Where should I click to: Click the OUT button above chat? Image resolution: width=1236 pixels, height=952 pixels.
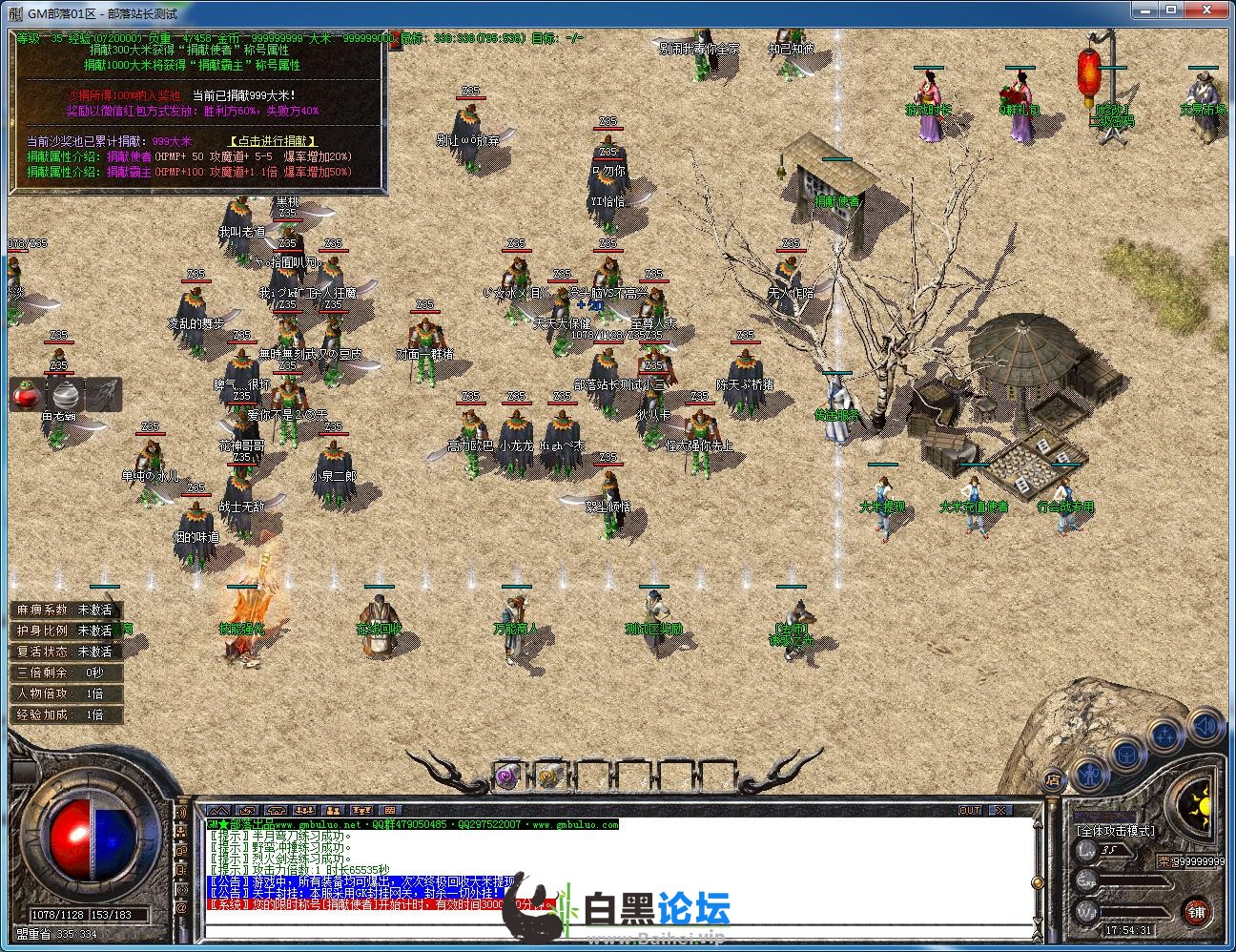[970, 810]
